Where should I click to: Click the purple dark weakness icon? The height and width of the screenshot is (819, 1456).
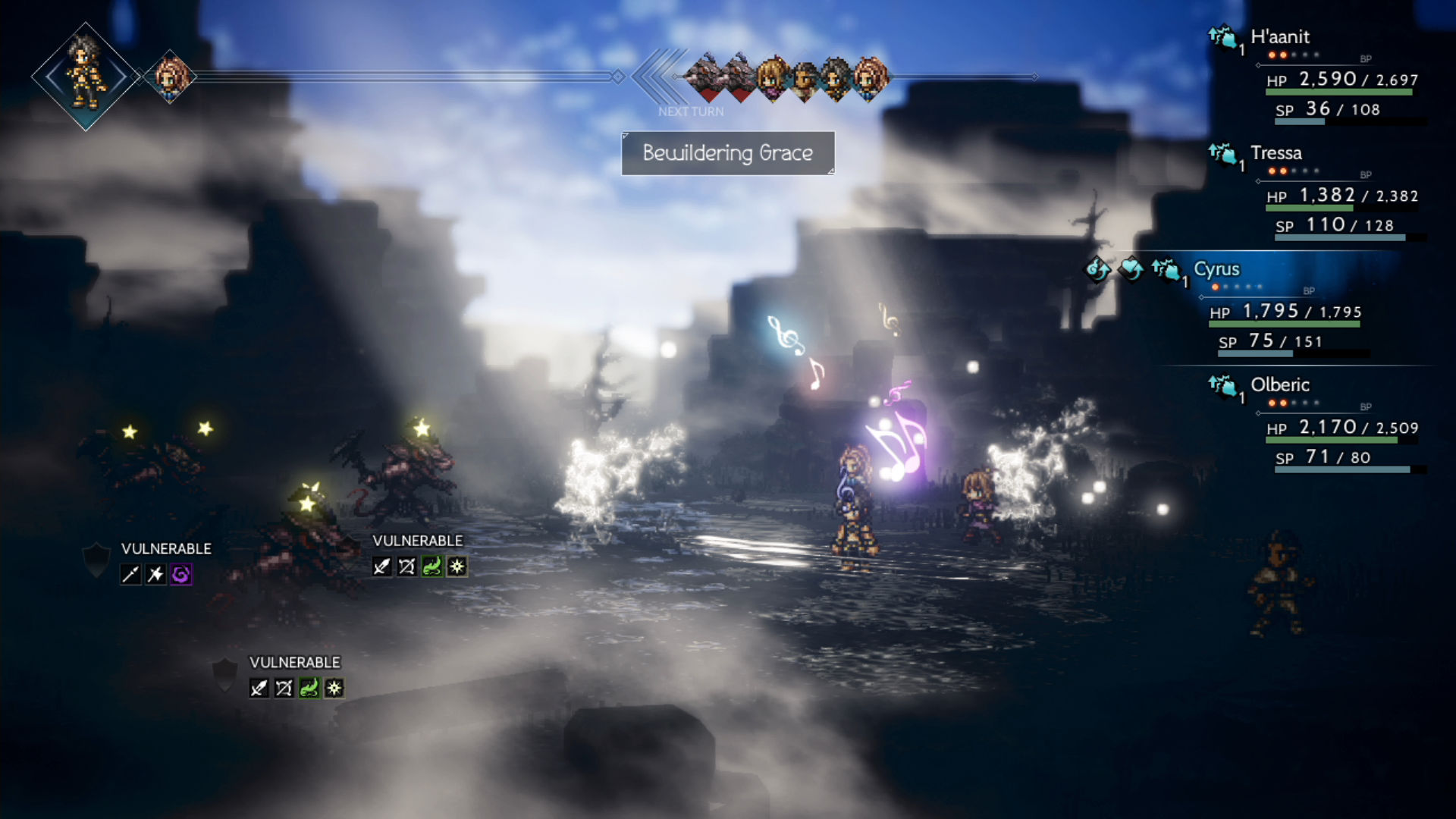[x=180, y=574]
